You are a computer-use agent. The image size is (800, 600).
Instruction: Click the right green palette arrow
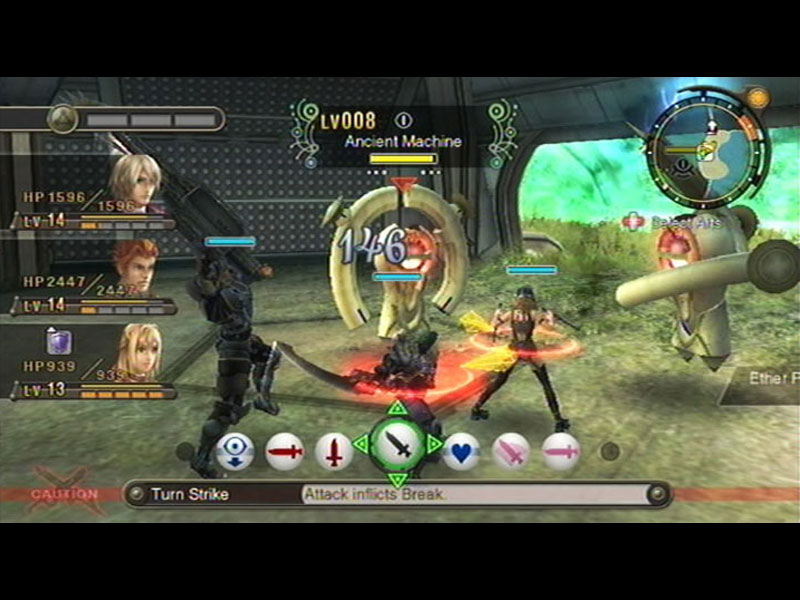click(x=435, y=443)
